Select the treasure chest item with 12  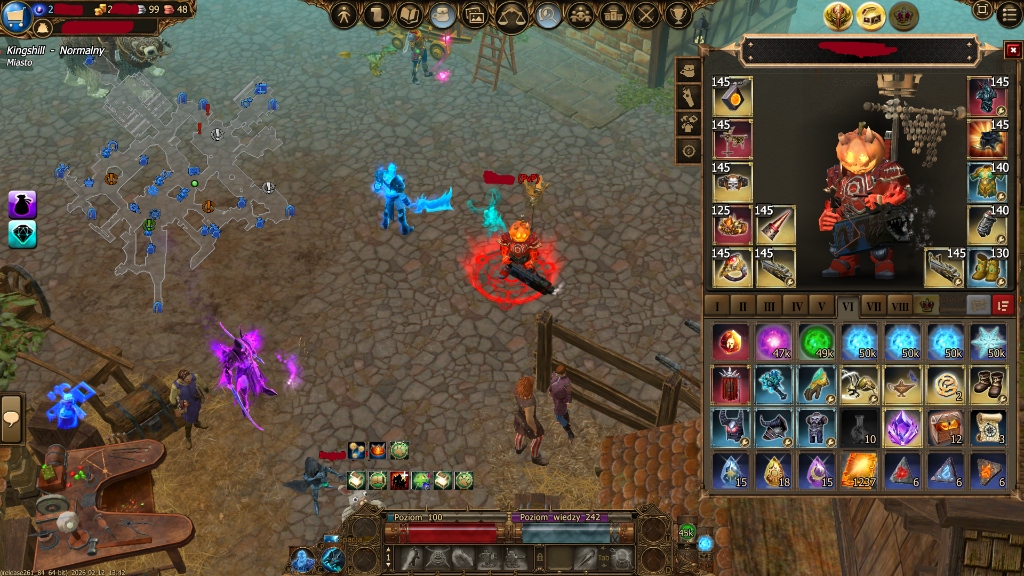point(946,426)
